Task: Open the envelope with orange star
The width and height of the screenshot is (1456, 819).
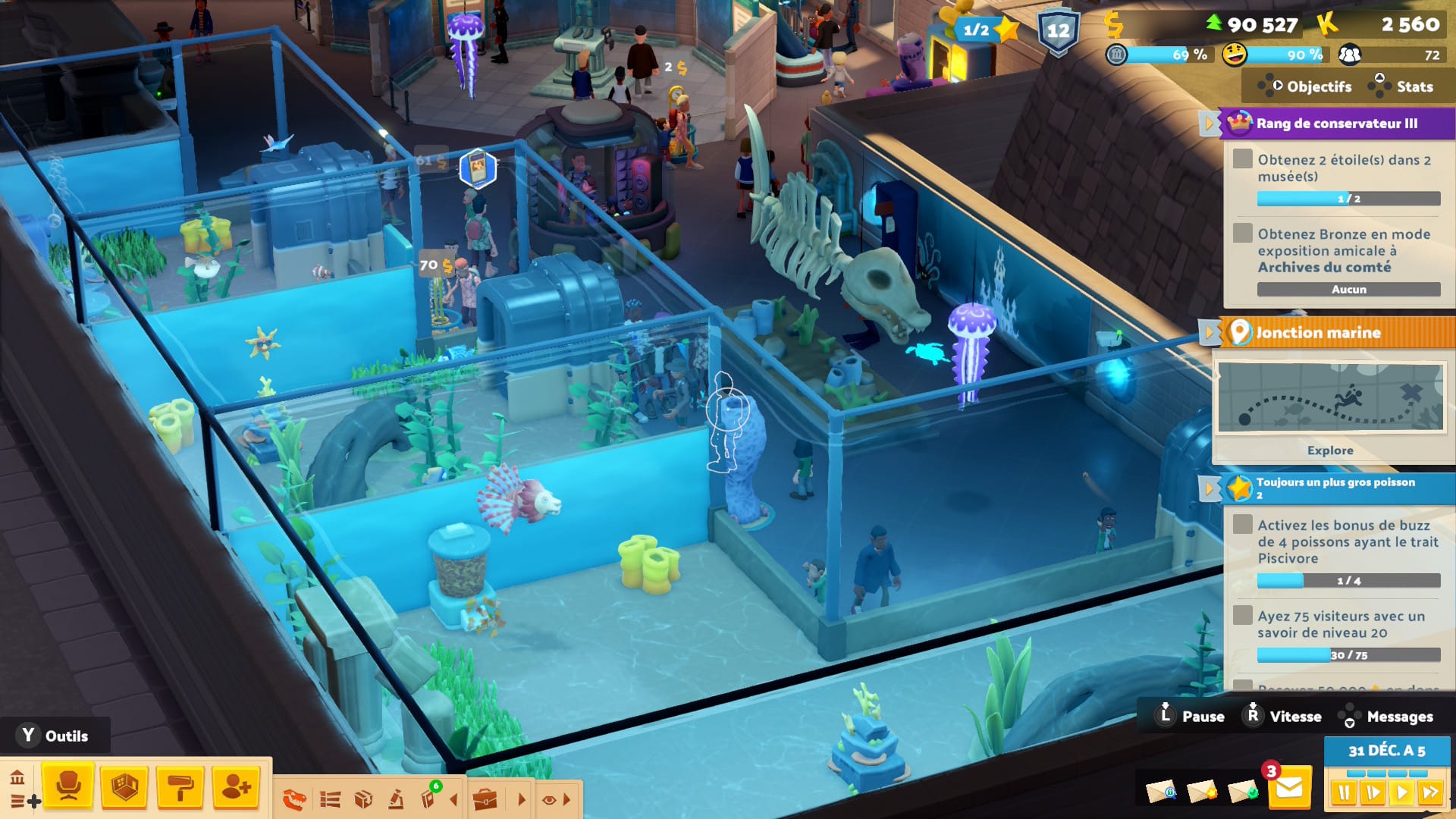Action: pyautogui.click(x=1201, y=792)
